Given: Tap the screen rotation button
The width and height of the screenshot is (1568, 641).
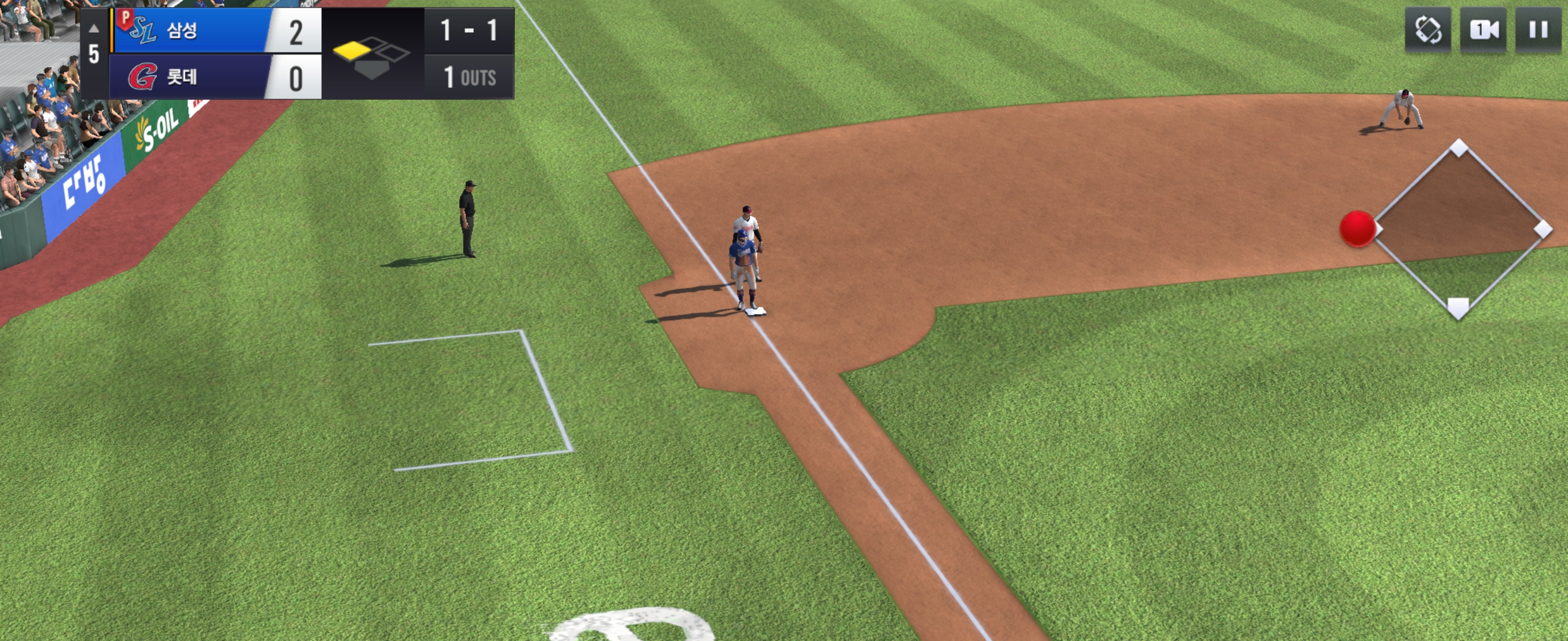Looking at the screenshot, I should [x=1428, y=30].
